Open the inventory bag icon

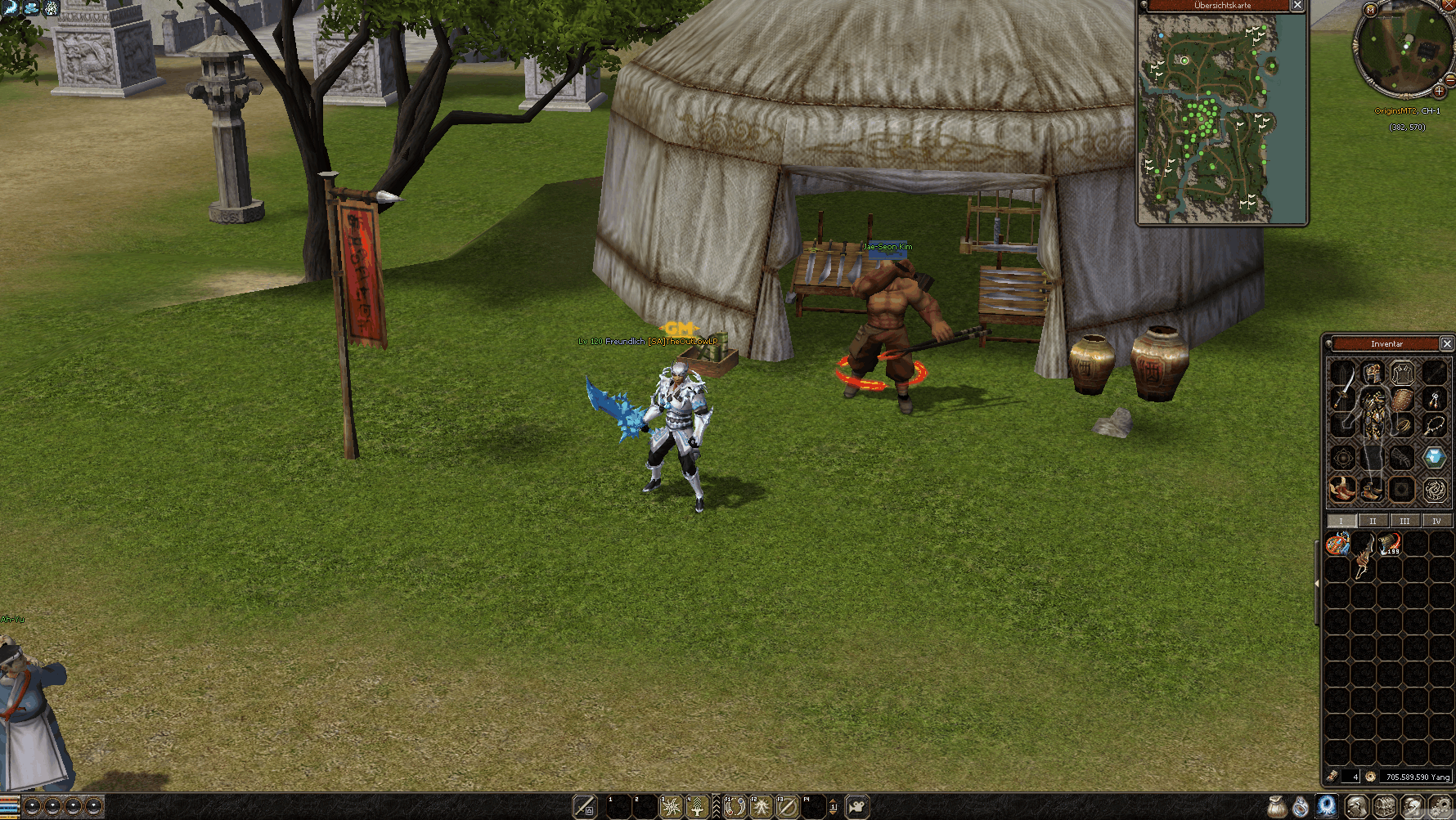click(1277, 807)
